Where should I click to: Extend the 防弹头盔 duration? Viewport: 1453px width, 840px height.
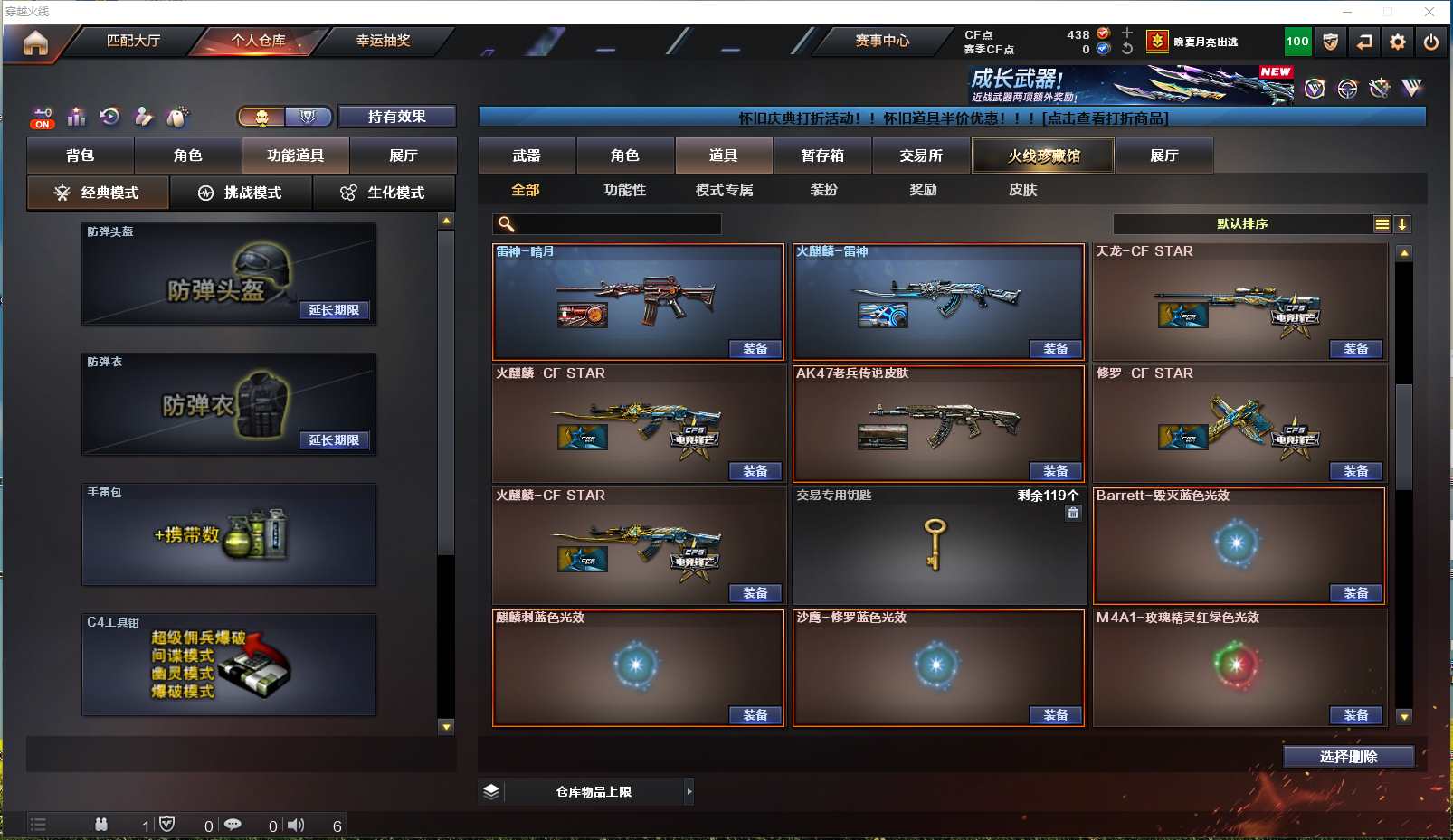[x=334, y=310]
